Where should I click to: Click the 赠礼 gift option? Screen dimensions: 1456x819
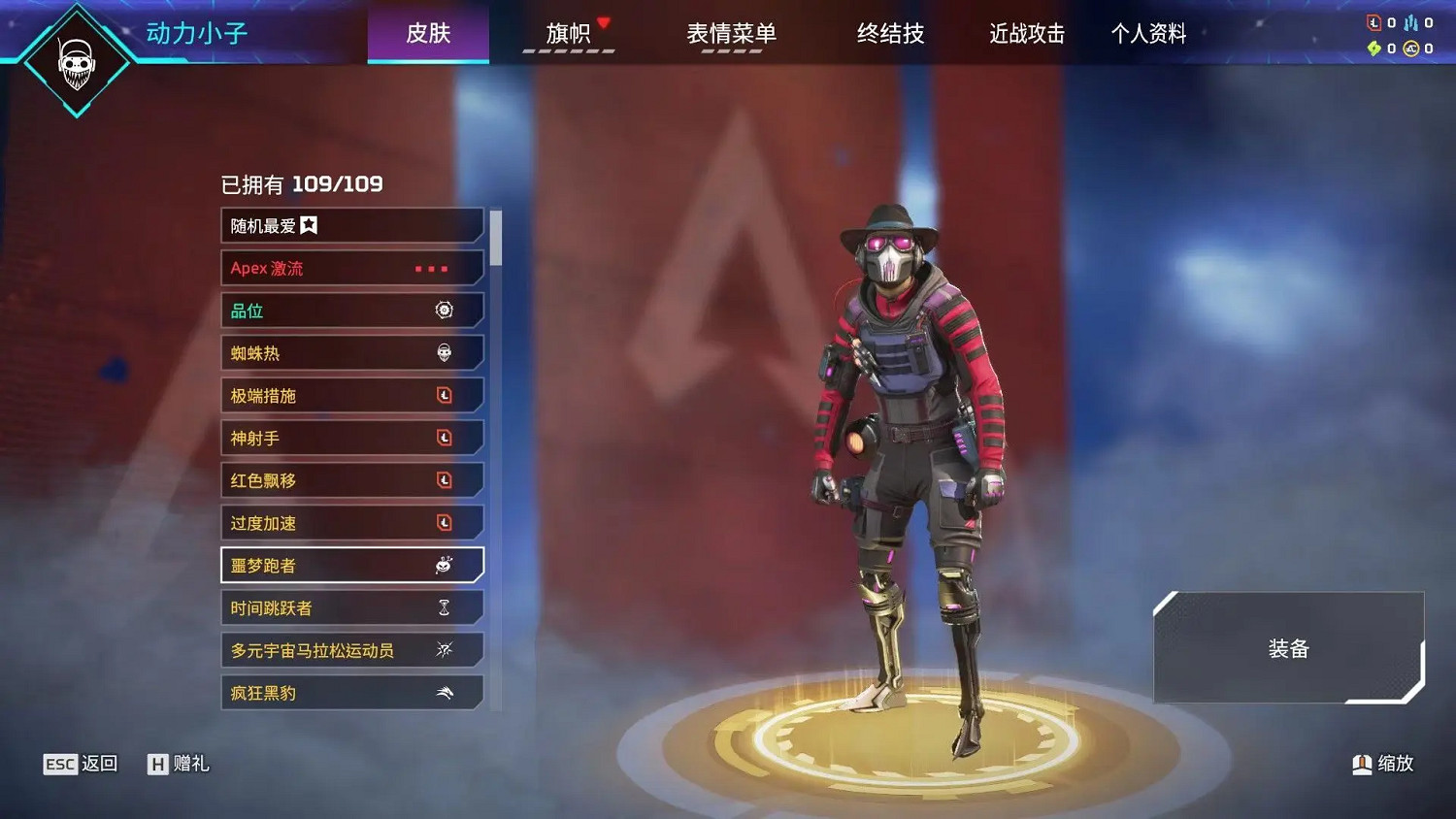point(180,764)
